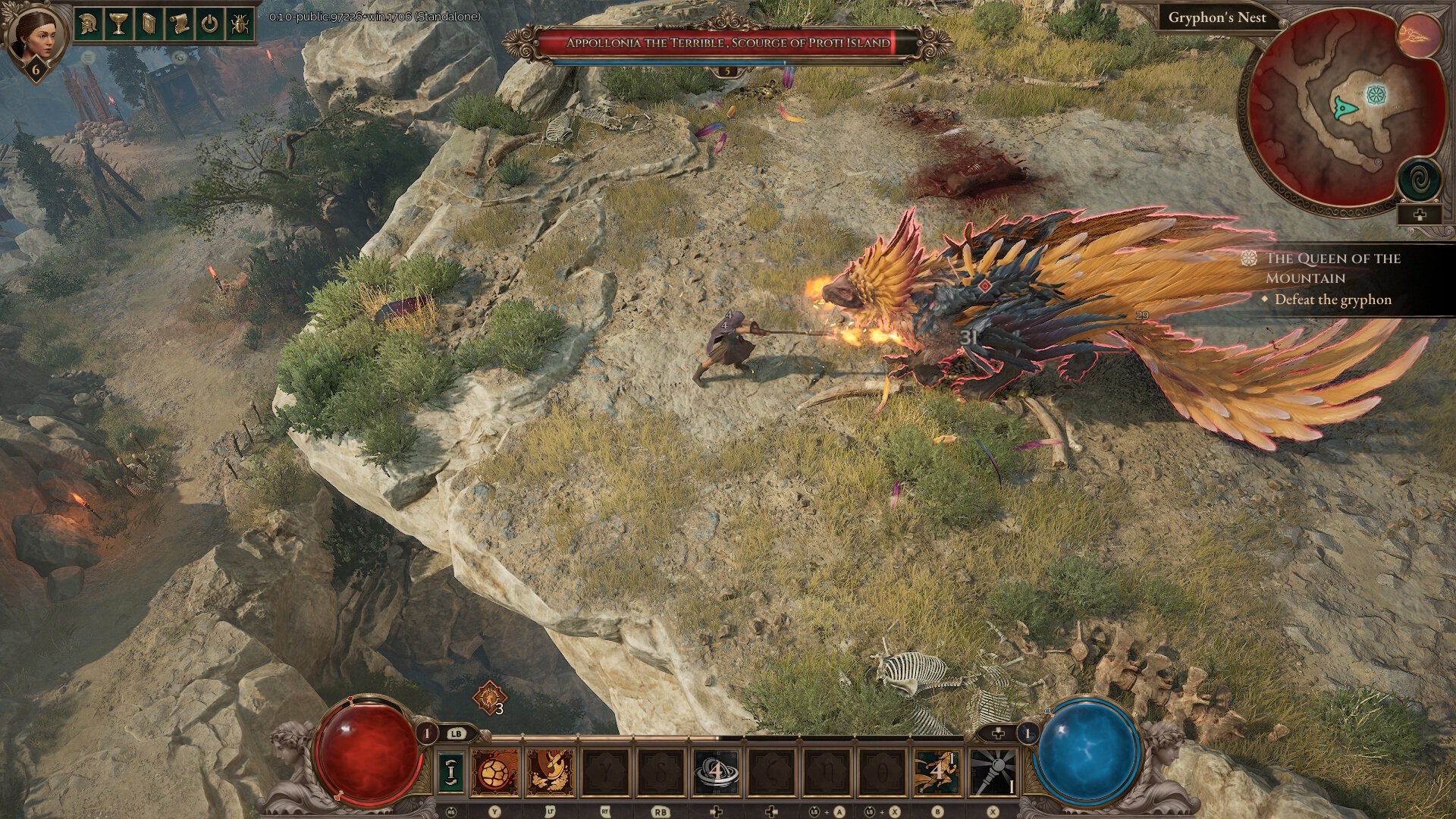Activate the flaming axe swing skill

tap(551, 772)
